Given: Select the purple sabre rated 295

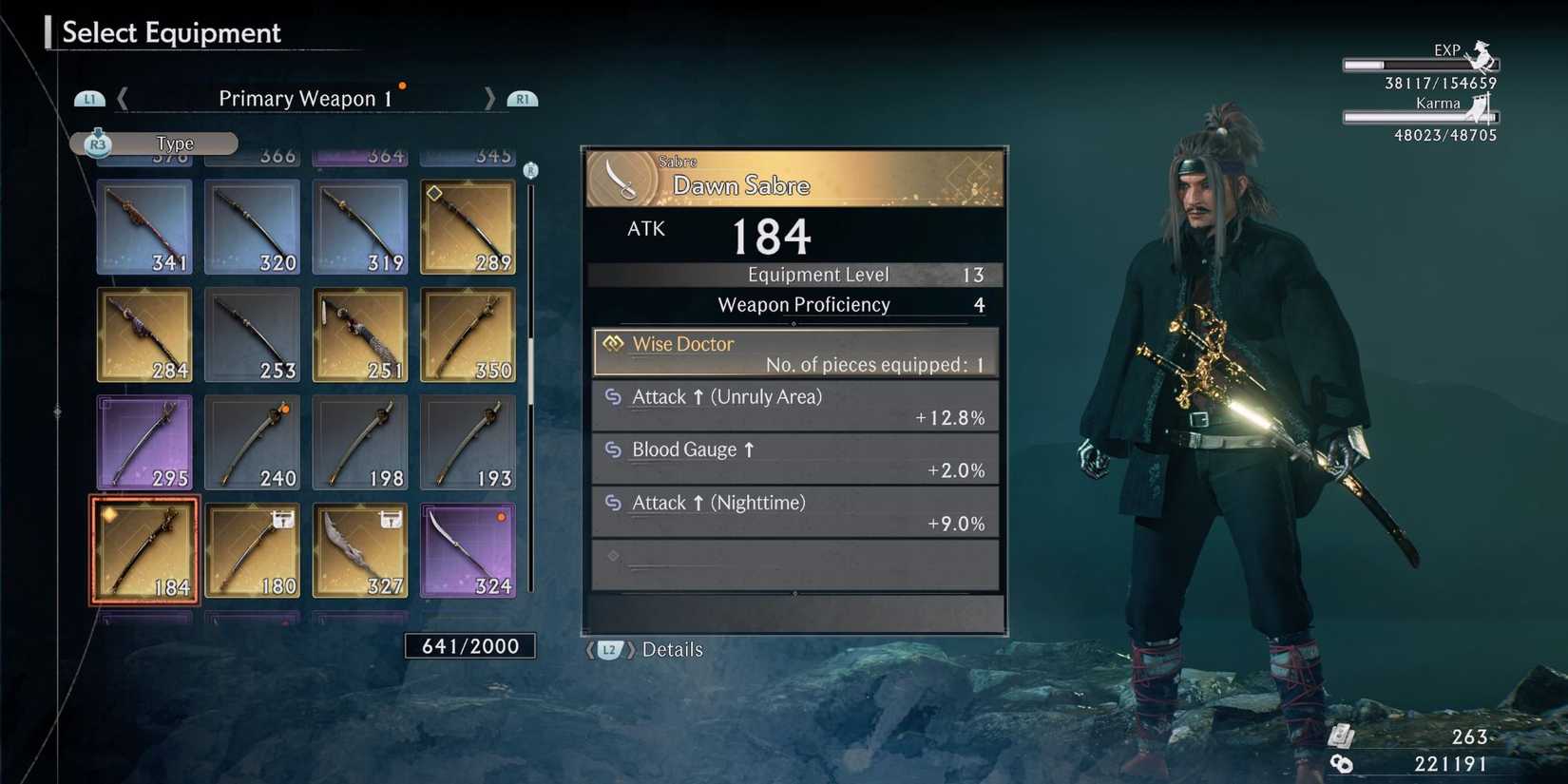Looking at the screenshot, I should click(x=143, y=440).
